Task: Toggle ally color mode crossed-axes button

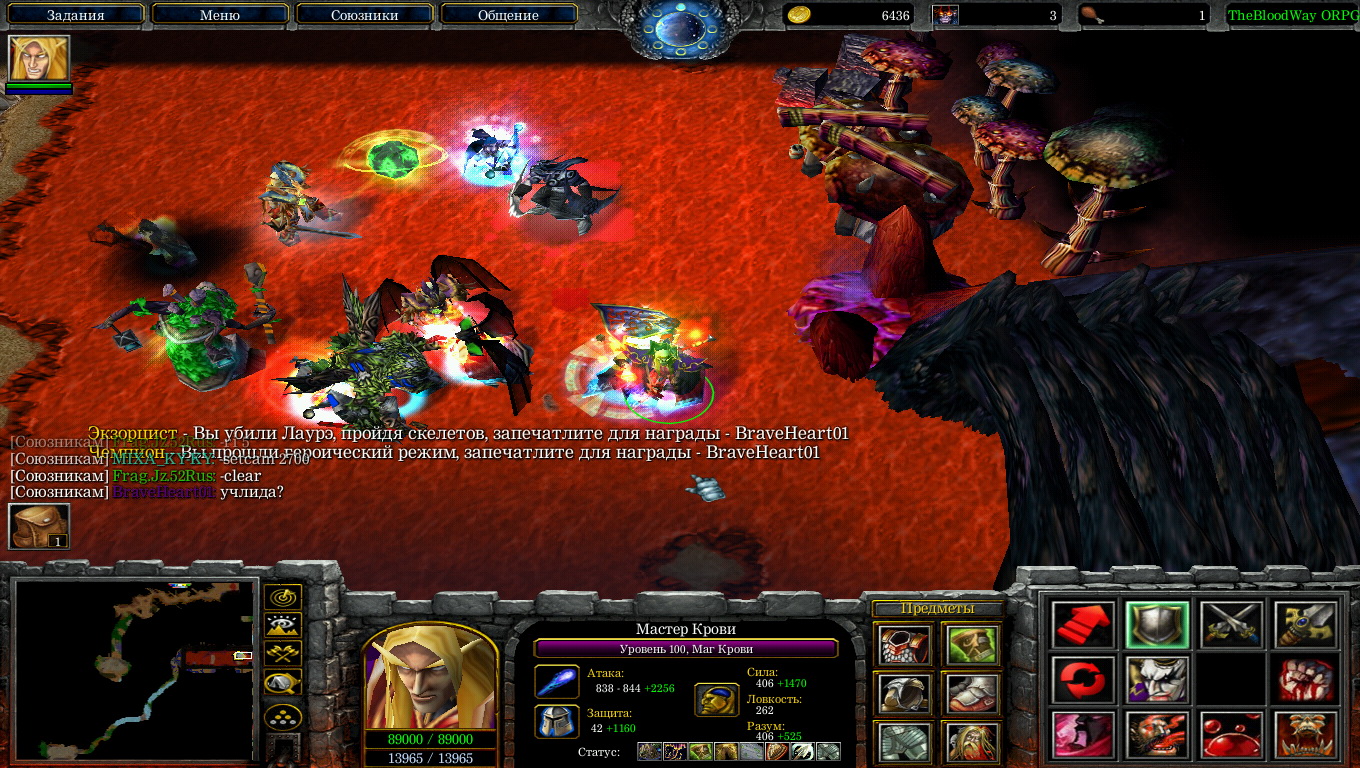Action: (283, 654)
